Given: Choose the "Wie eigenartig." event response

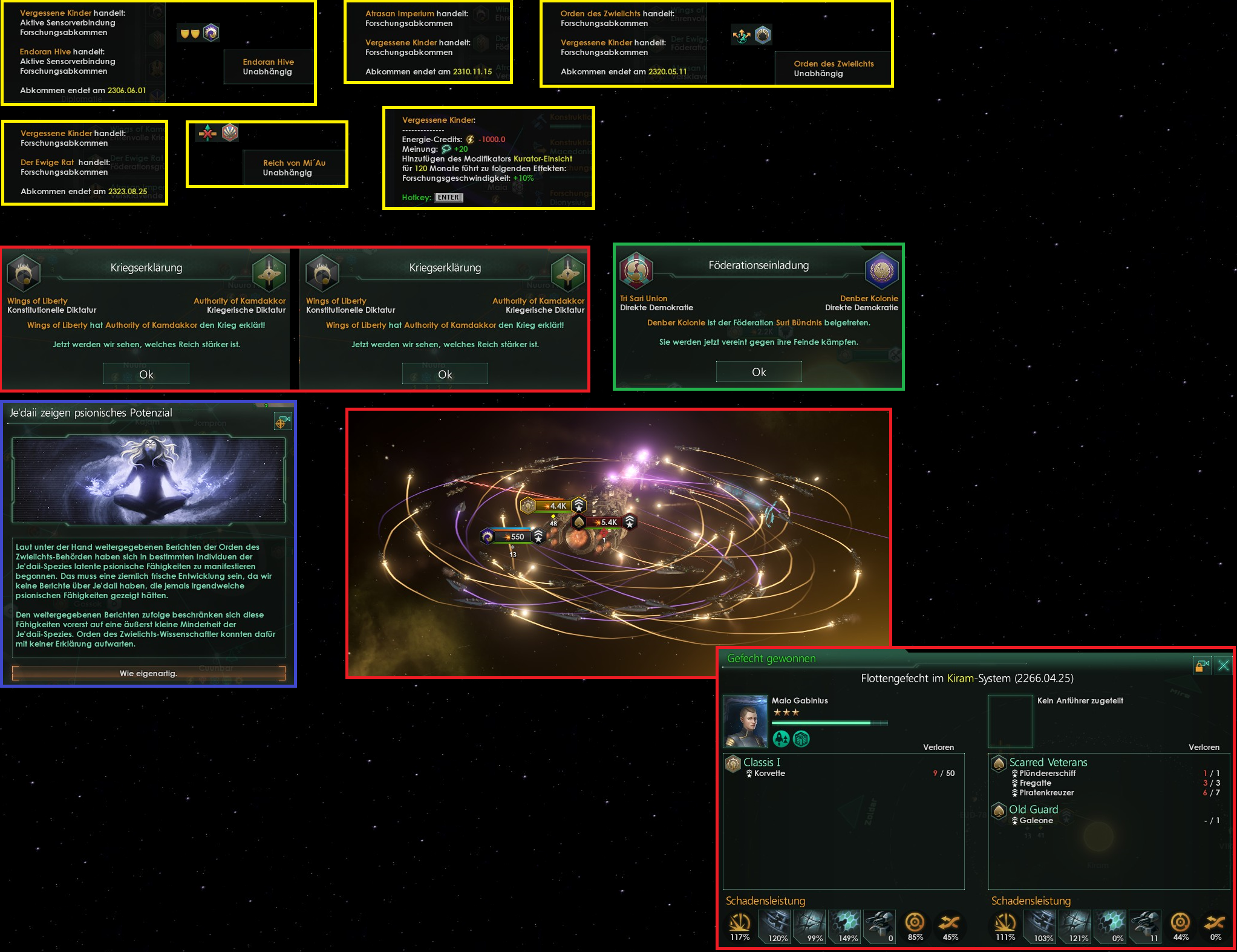Looking at the screenshot, I should point(148,673).
